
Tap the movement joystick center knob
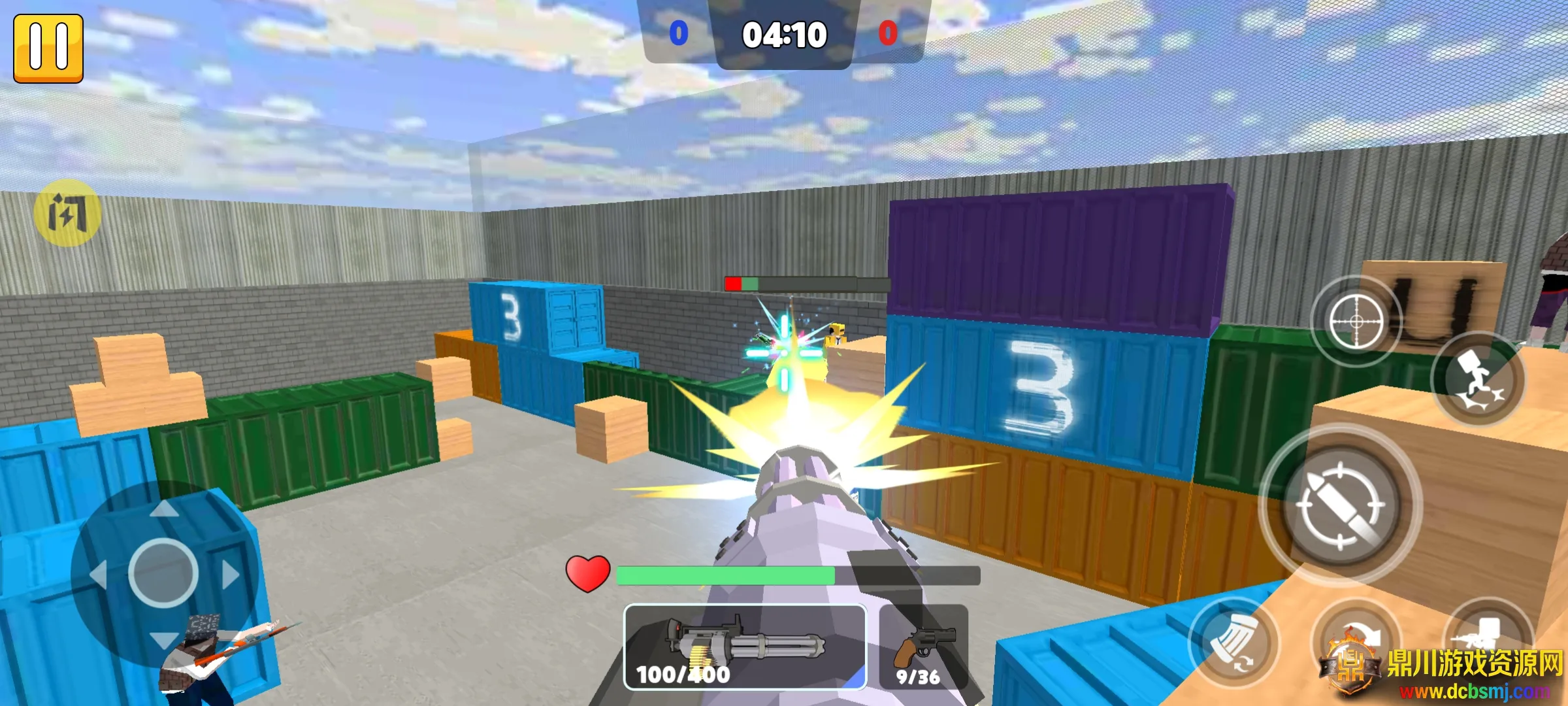pyautogui.click(x=163, y=573)
